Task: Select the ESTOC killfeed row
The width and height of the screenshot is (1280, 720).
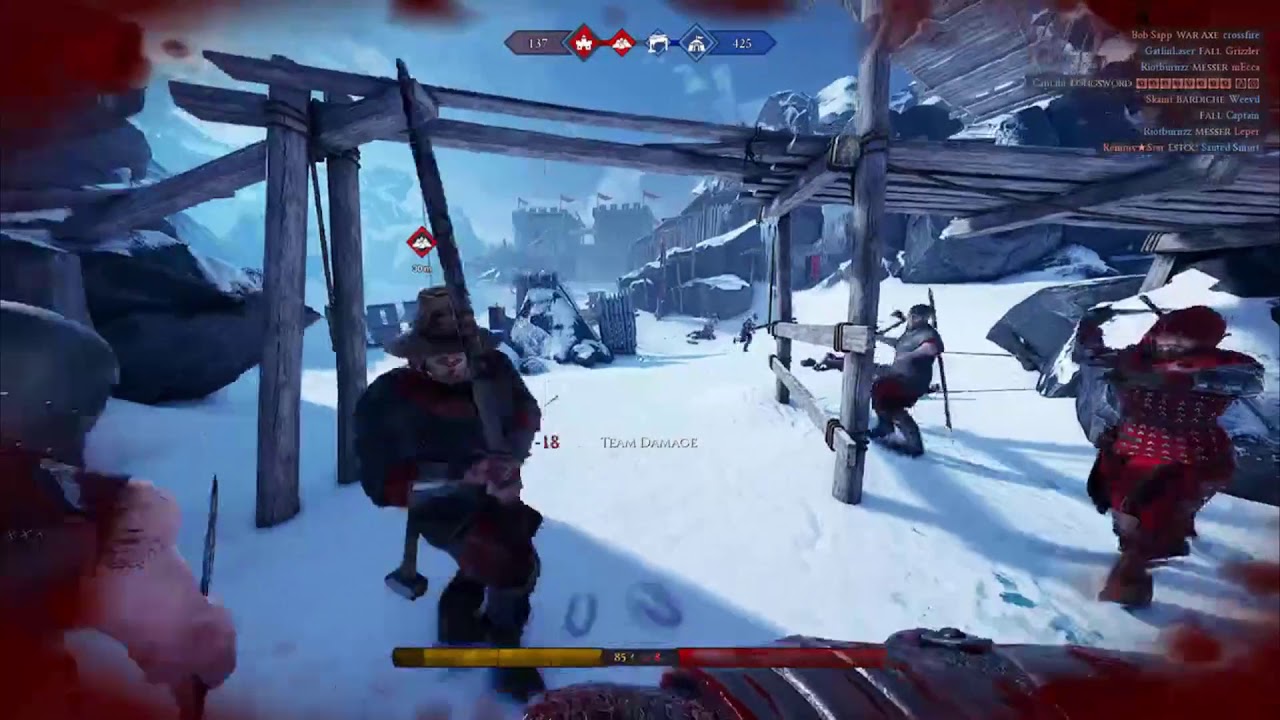Action: (1195, 147)
